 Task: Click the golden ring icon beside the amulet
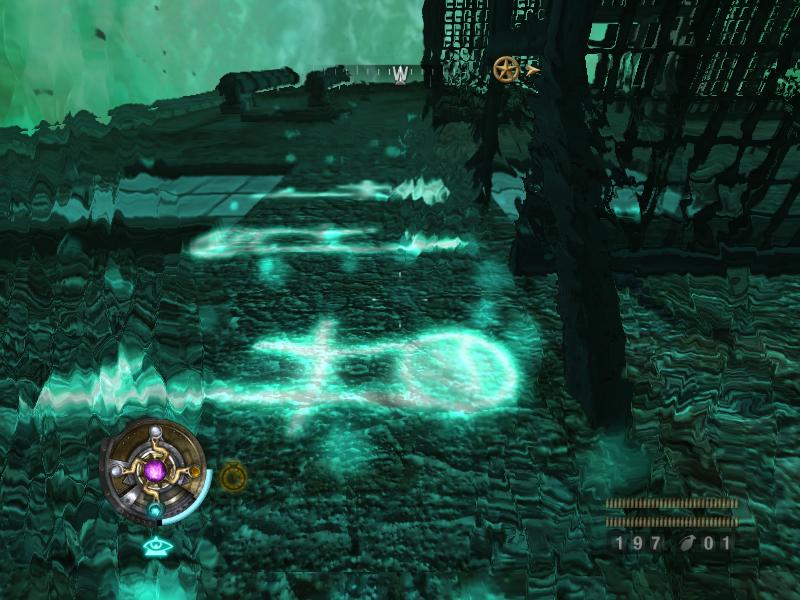pos(232,476)
